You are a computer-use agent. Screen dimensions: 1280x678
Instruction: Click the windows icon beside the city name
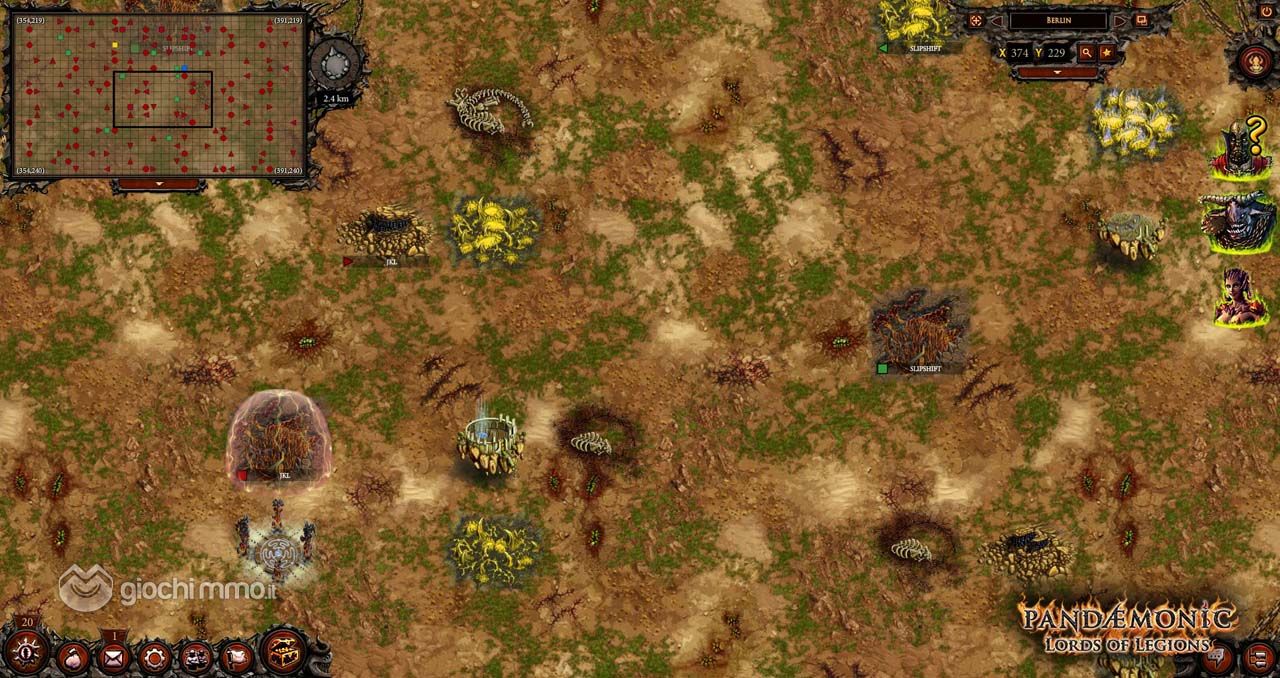tap(1141, 20)
